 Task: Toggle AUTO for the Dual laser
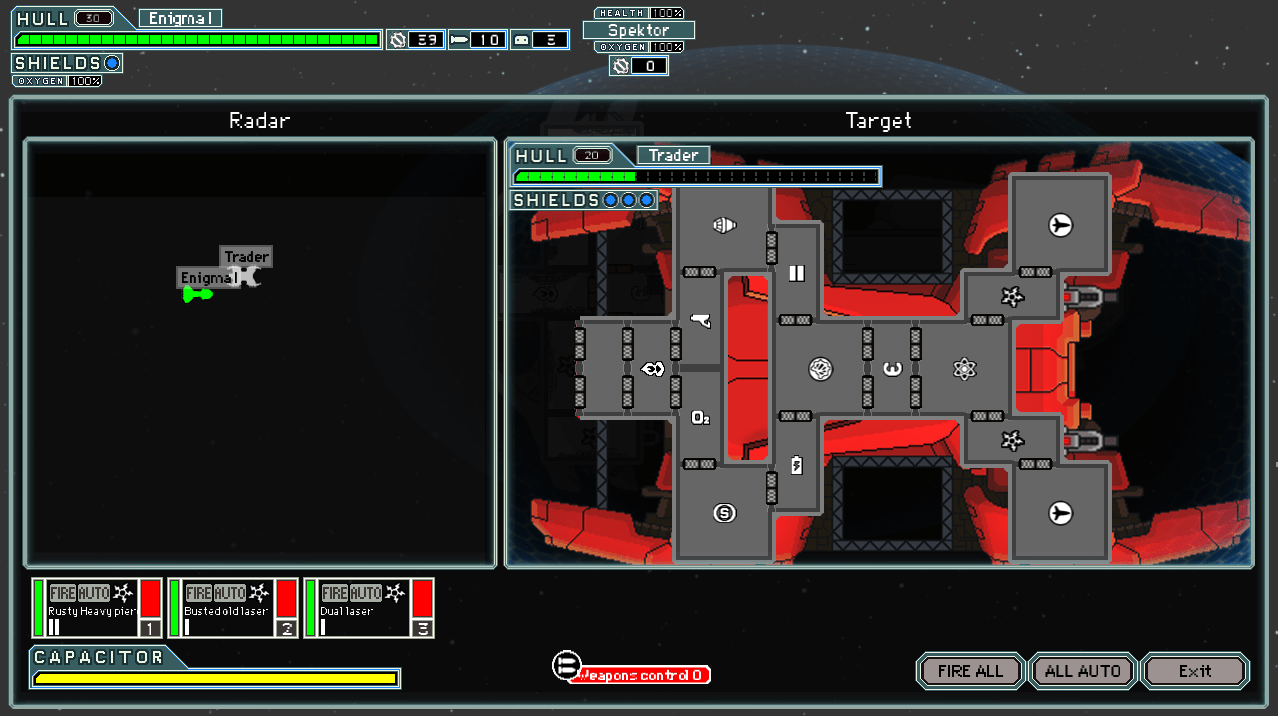365,593
